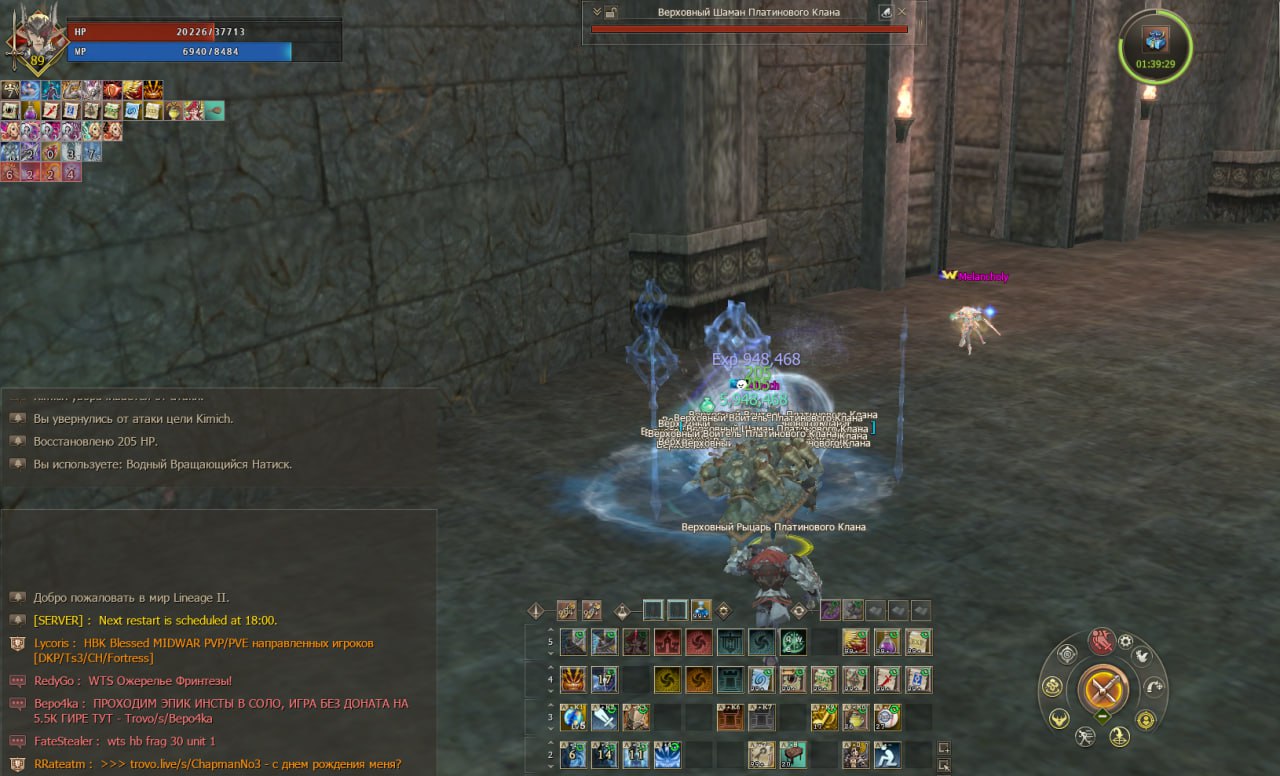Activate the golden lion mask skill
Image resolution: width=1280 pixels, height=776 pixels.
pyautogui.click(x=573, y=680)
